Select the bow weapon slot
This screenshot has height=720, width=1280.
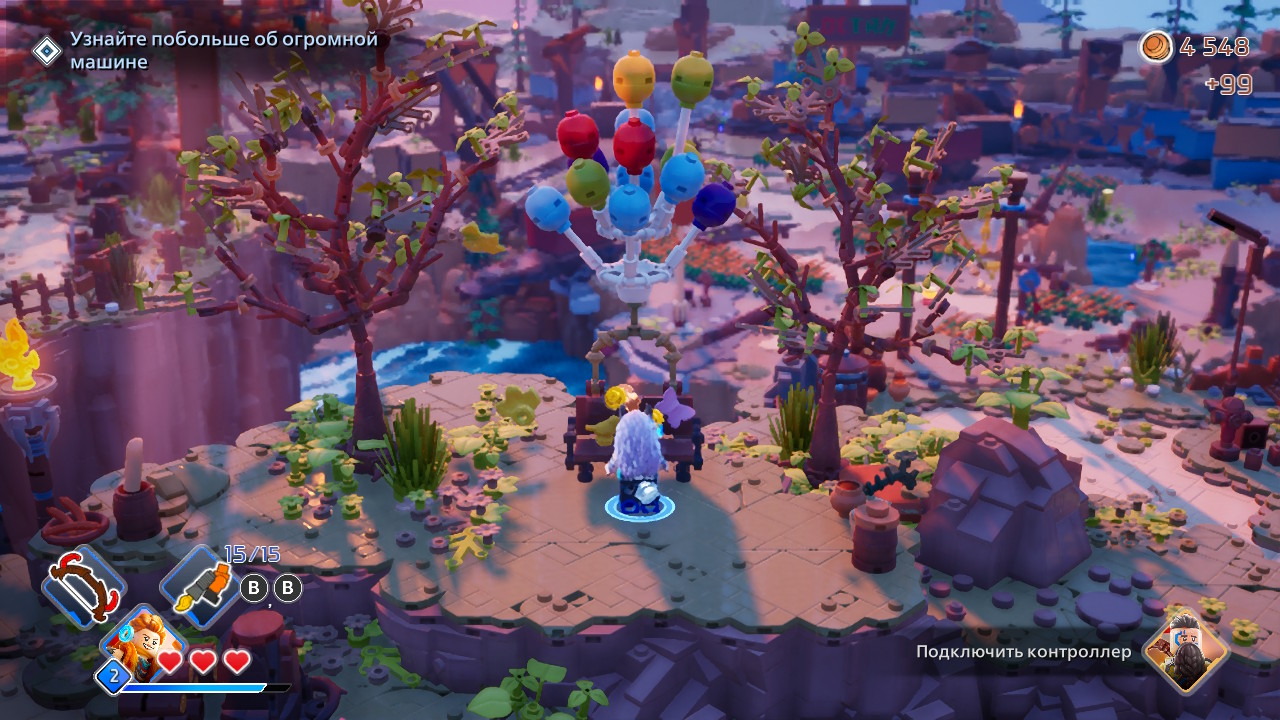[83, 587]
